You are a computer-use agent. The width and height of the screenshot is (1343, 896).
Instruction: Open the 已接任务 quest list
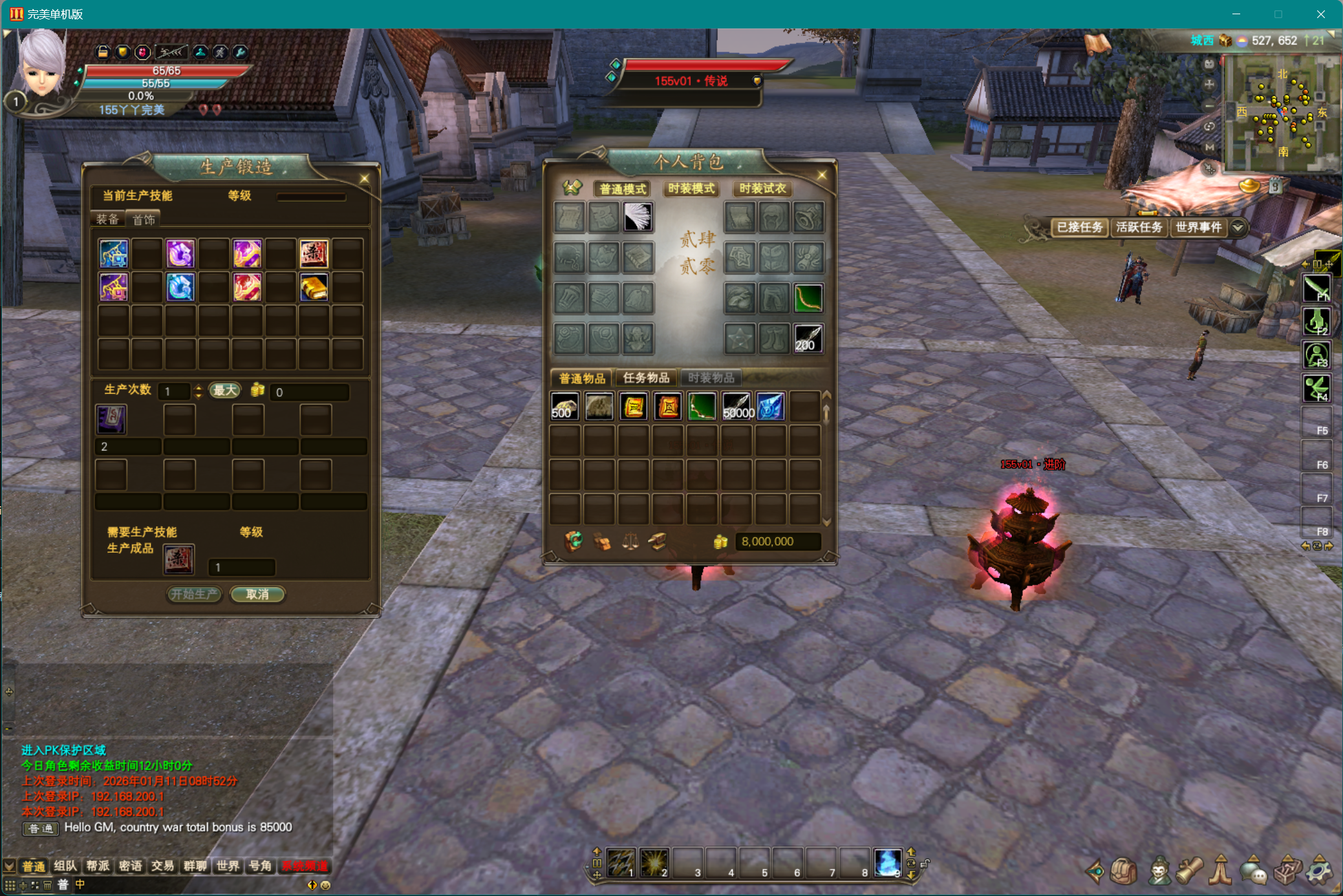[1079, 228]
